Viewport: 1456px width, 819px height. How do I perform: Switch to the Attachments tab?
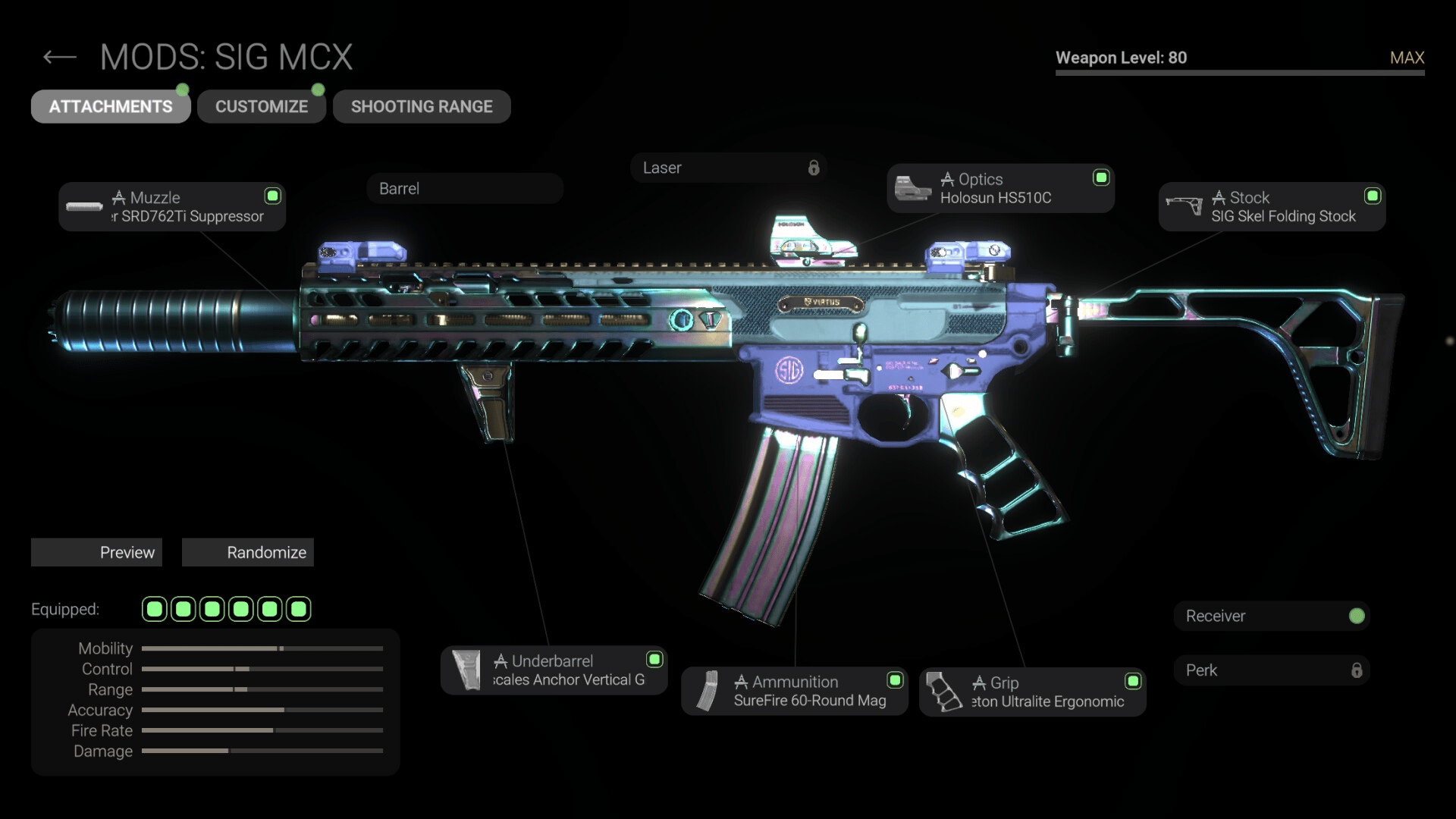[x=111, y=107]
